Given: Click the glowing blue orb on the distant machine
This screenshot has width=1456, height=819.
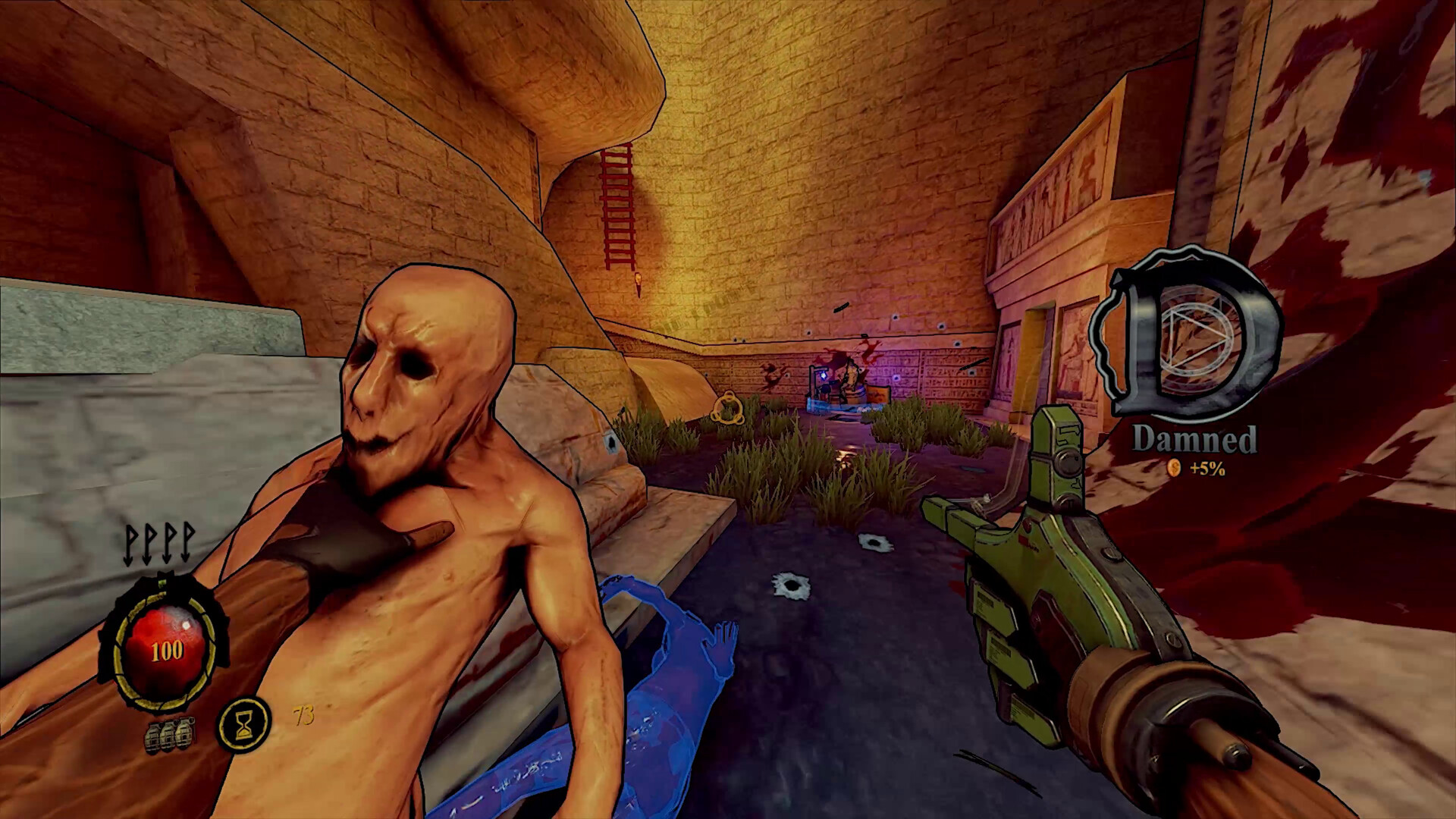Looking at the screenshot, I should 824,375.
